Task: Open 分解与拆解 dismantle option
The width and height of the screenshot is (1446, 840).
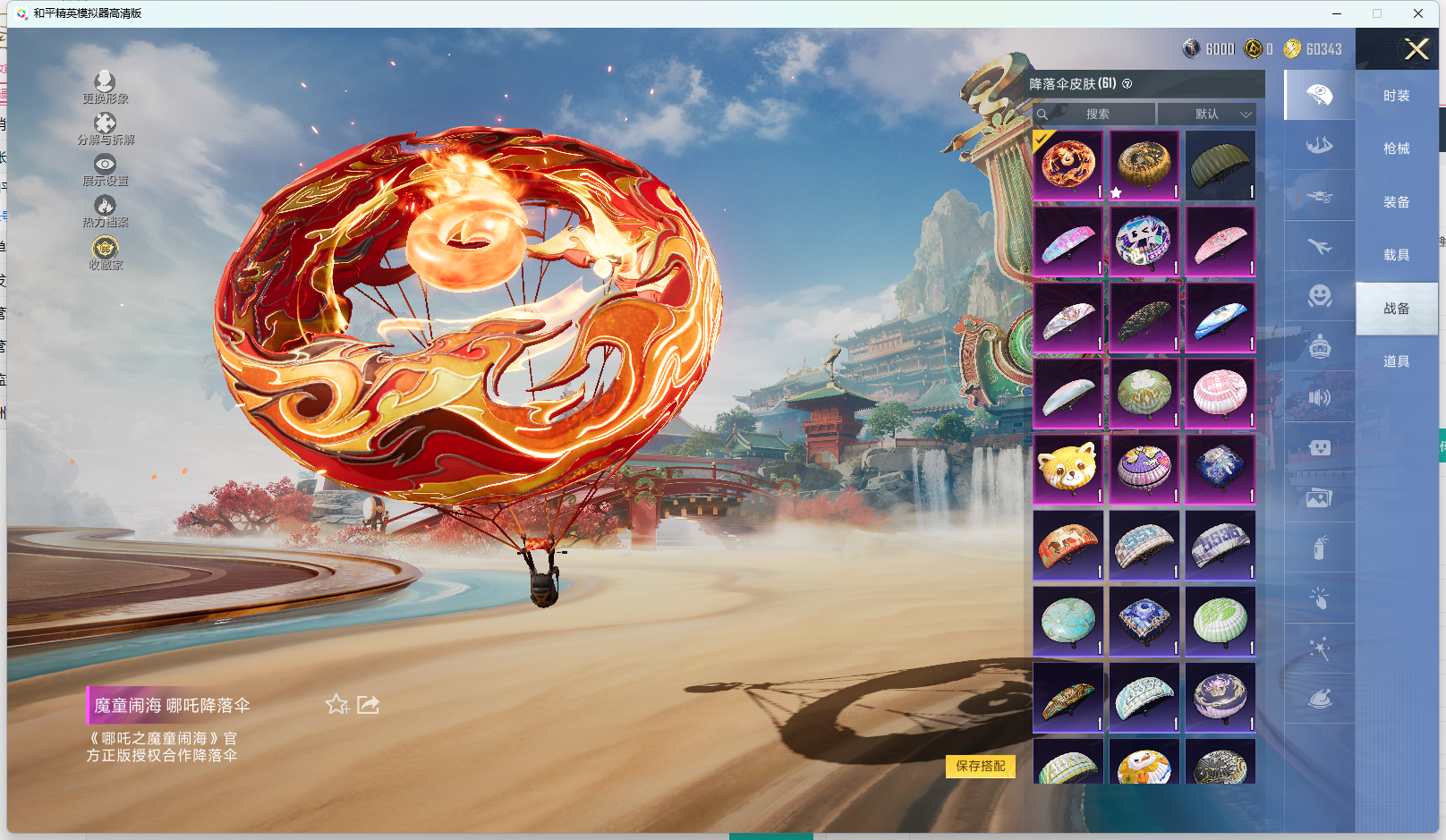Action: 105,127
